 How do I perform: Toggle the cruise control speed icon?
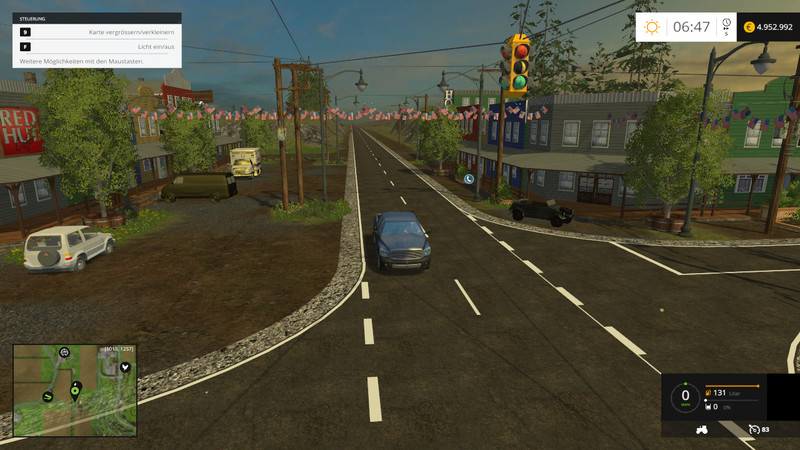753,430
